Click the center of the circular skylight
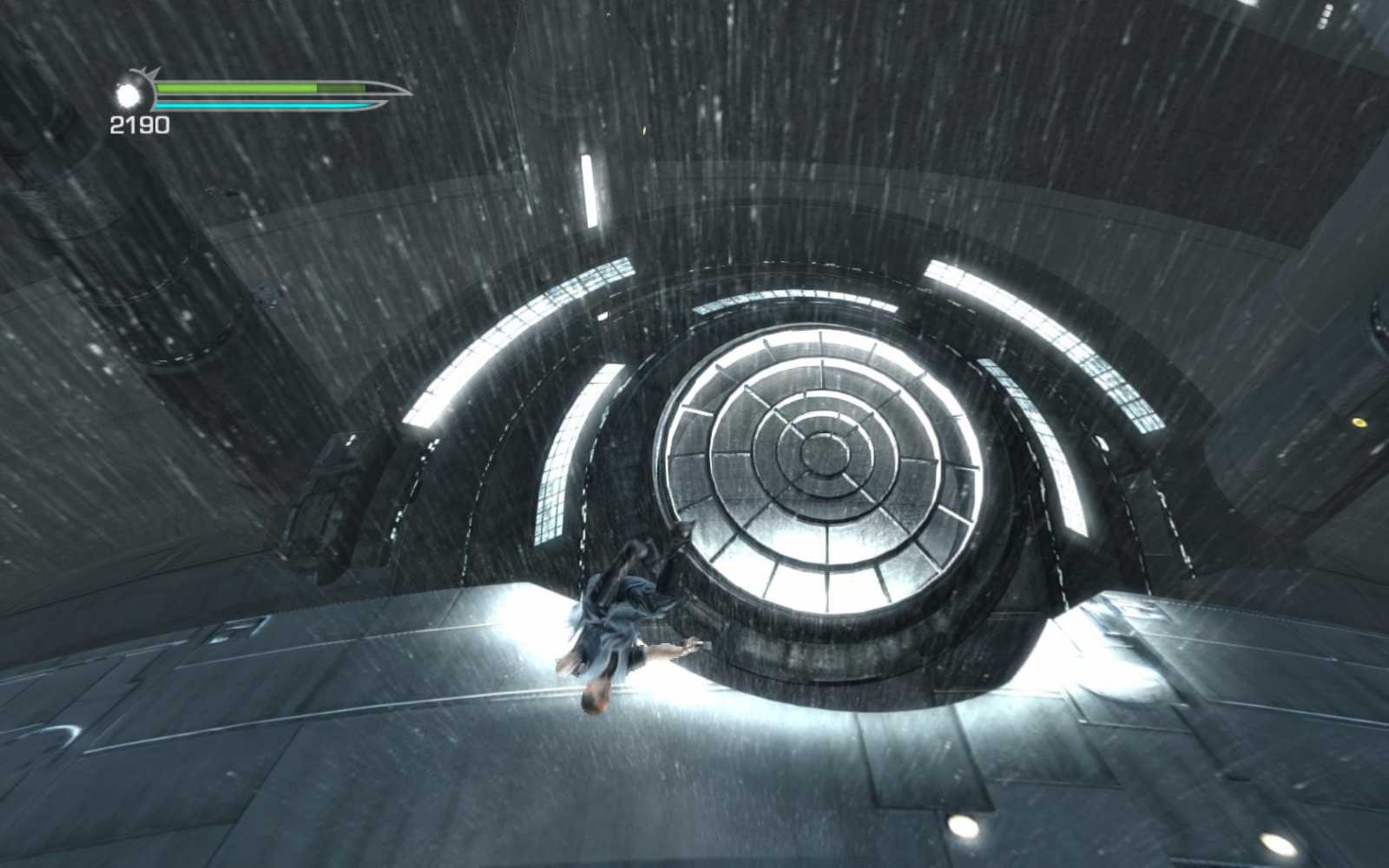Image resolution: width=1389 pixels, height=868 pixels. (825, 451)
